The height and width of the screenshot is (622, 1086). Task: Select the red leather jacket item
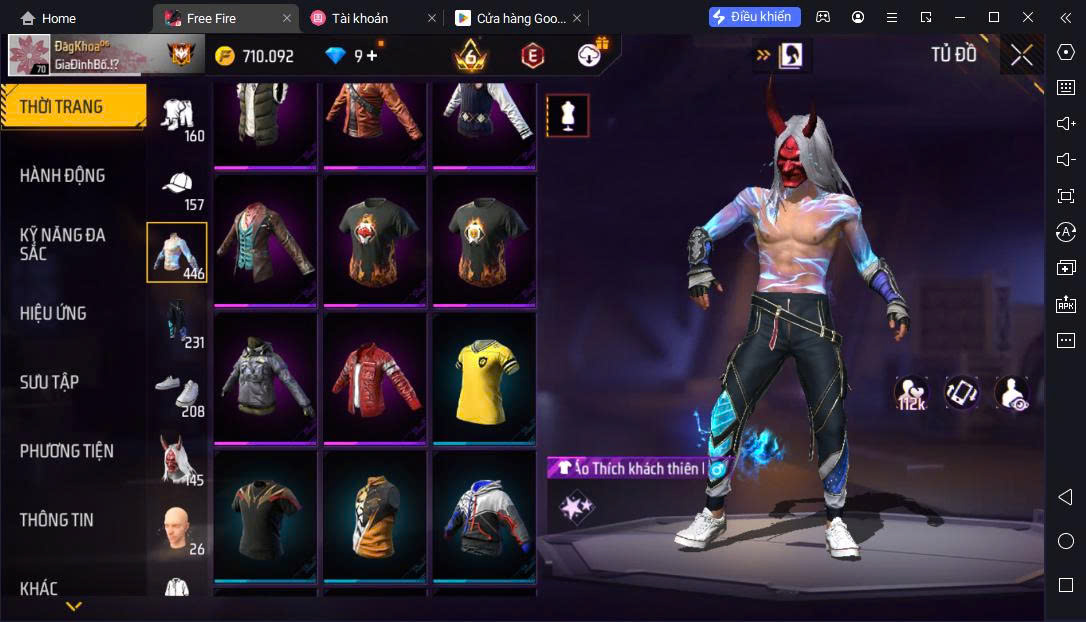pyautogui.click(x=374, y=378)
